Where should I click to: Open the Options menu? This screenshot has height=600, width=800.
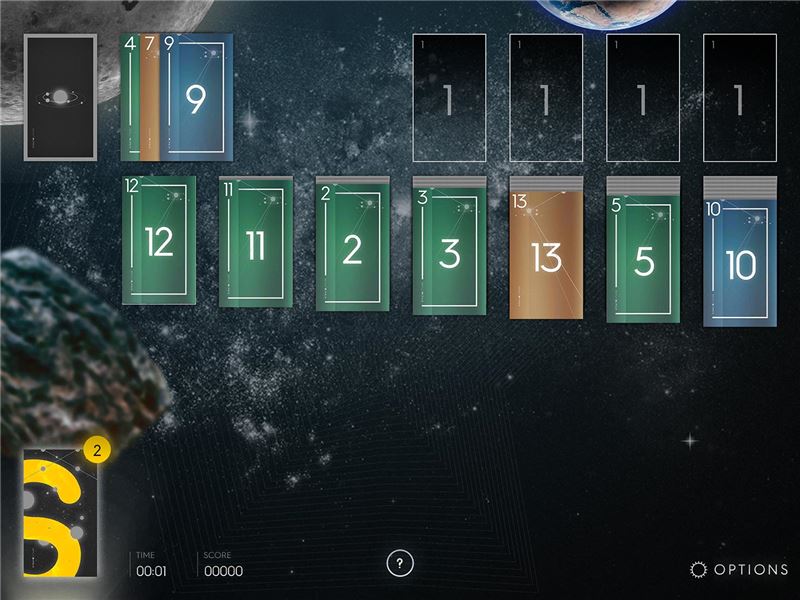740,569
